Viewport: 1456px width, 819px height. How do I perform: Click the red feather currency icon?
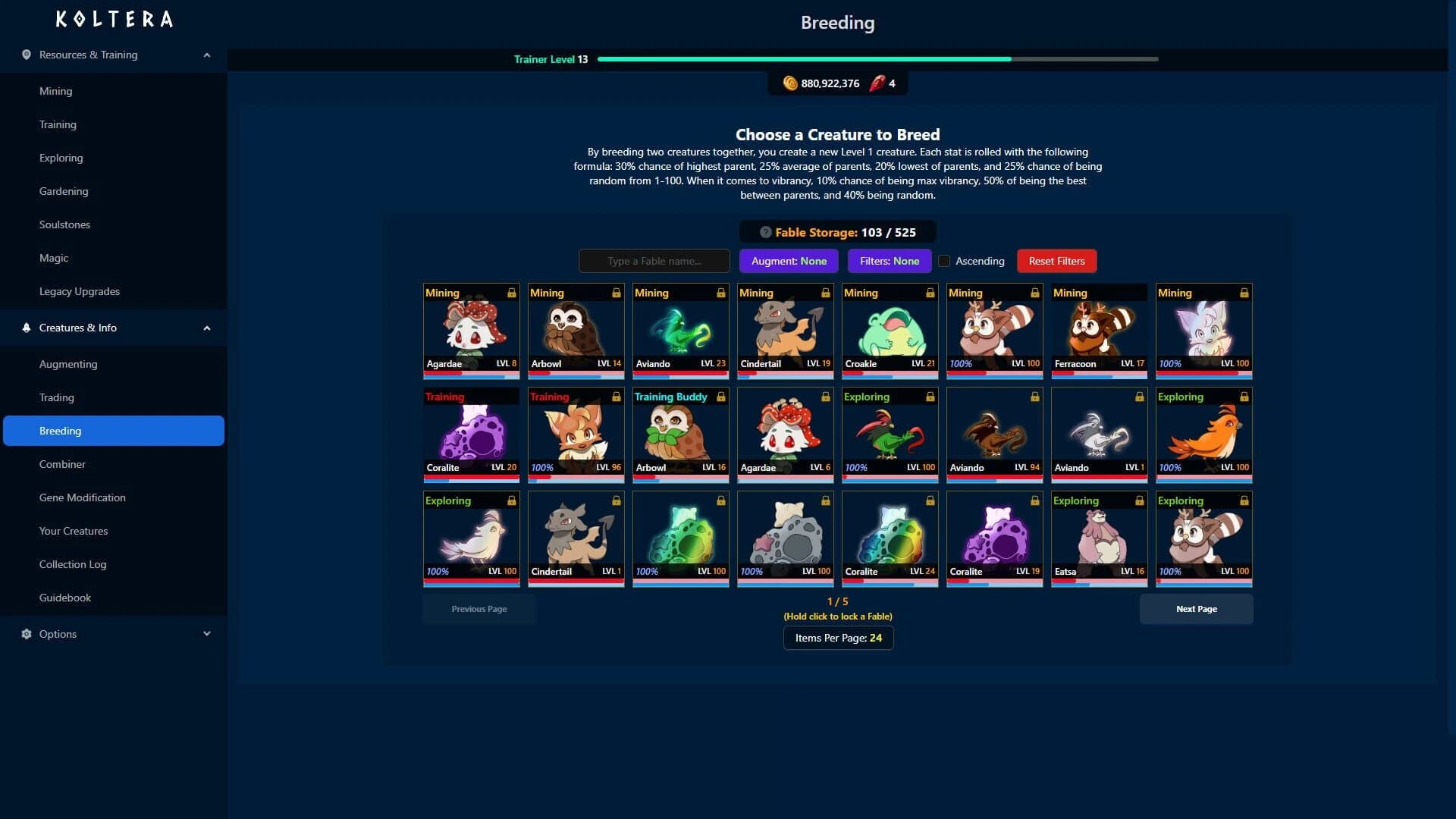point(877,83)
